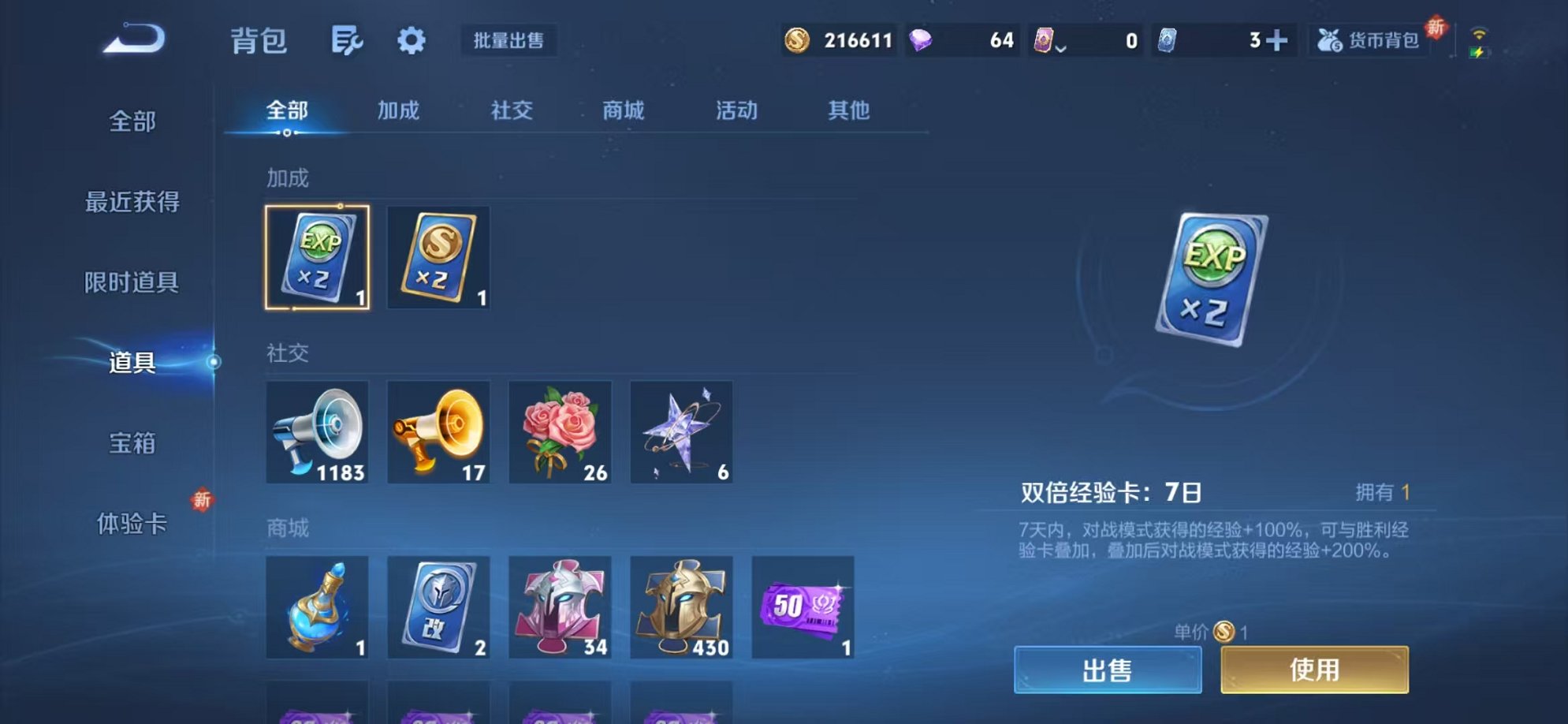Select the golden megaphone item
The image size is (1568, 724).
pos(438,432)
